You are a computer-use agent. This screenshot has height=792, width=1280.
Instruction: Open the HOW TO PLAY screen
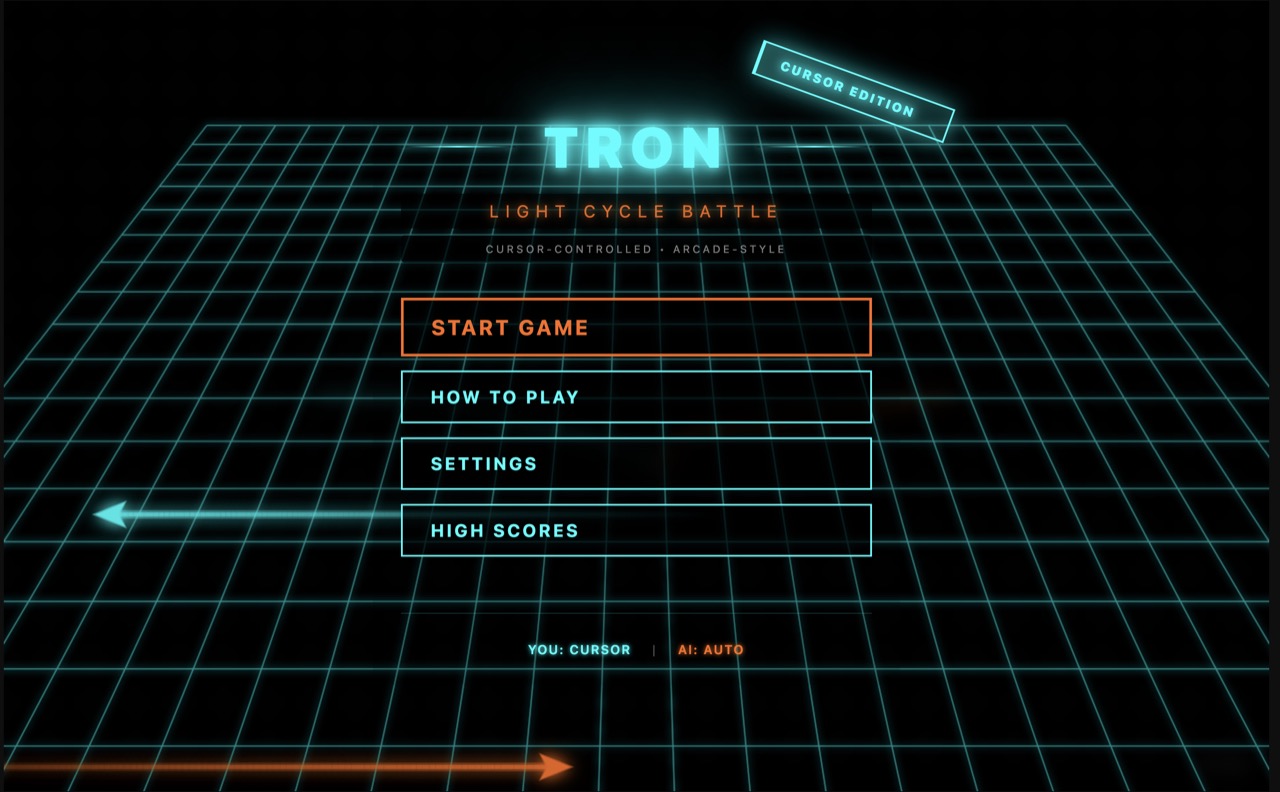point(636,397)
